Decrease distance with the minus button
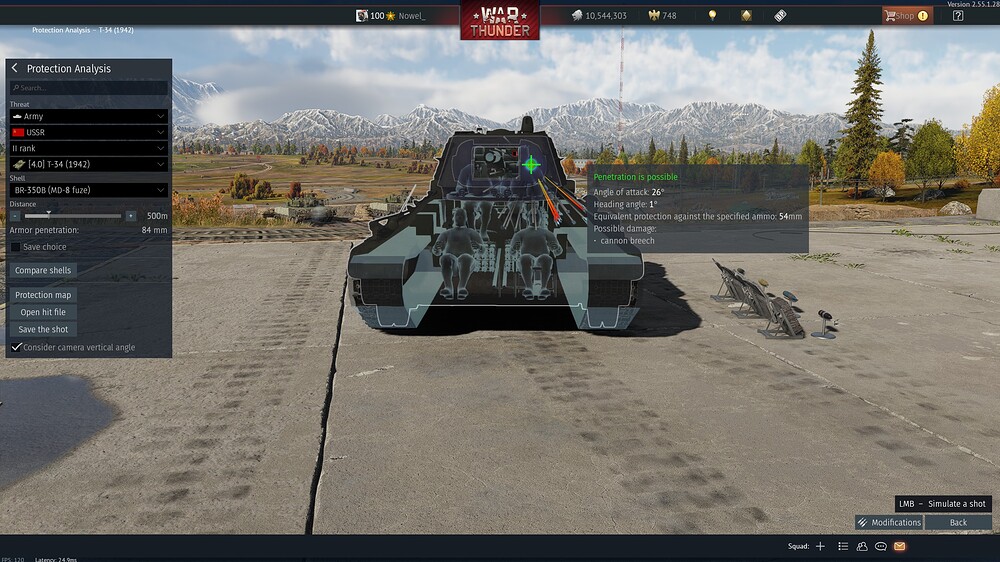 pos(15,215)
